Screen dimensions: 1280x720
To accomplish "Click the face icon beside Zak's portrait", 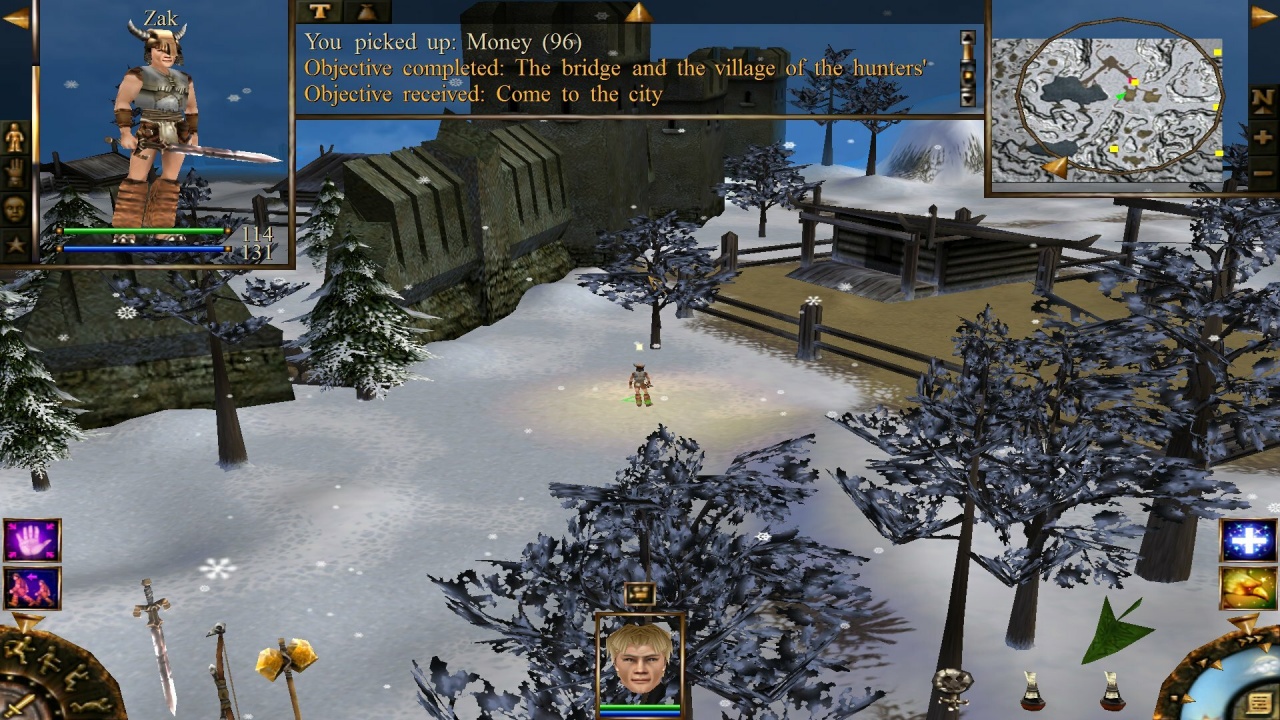I will click(15, 209).
